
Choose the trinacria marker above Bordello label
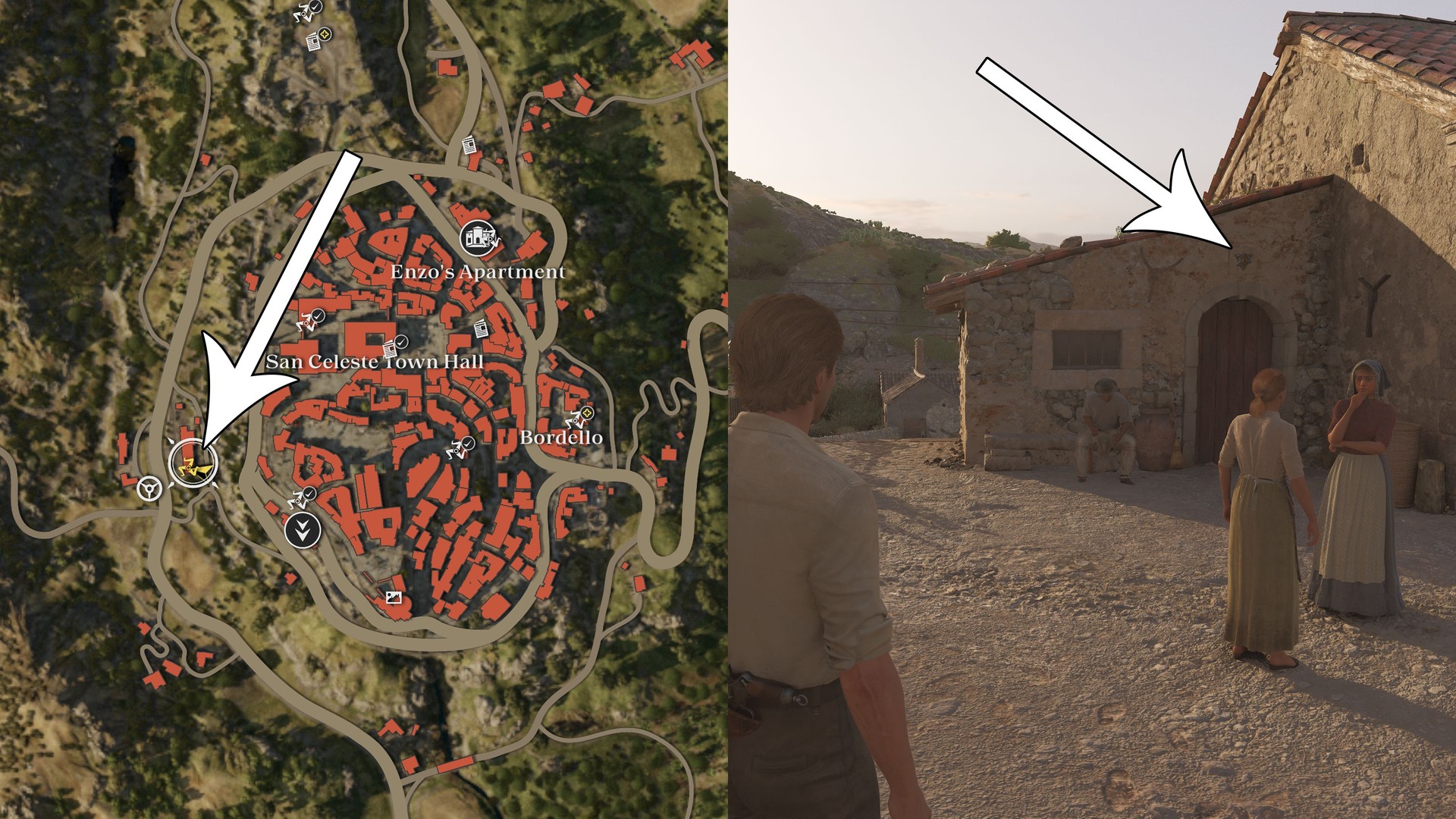580,416
